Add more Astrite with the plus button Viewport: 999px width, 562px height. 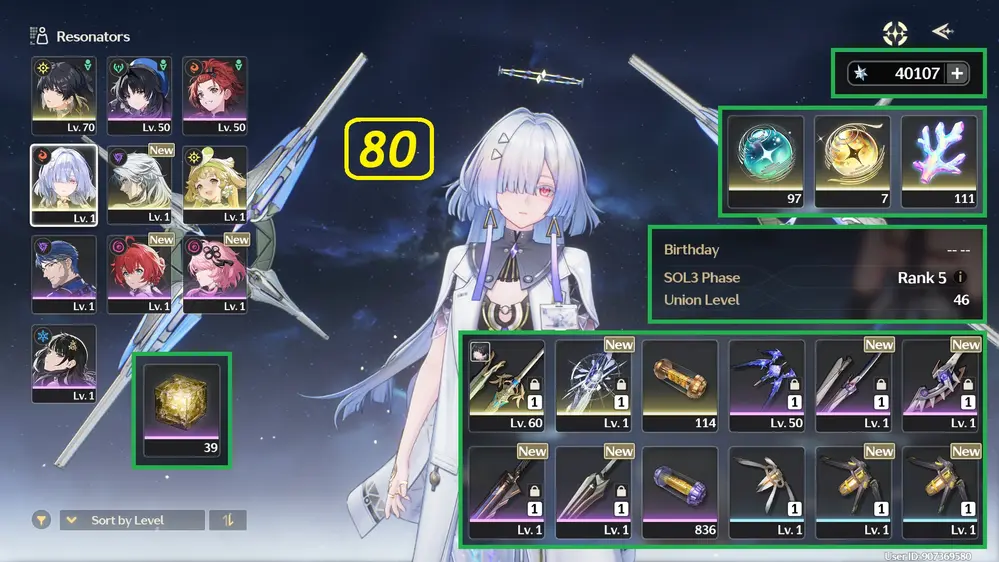(956, 73)
